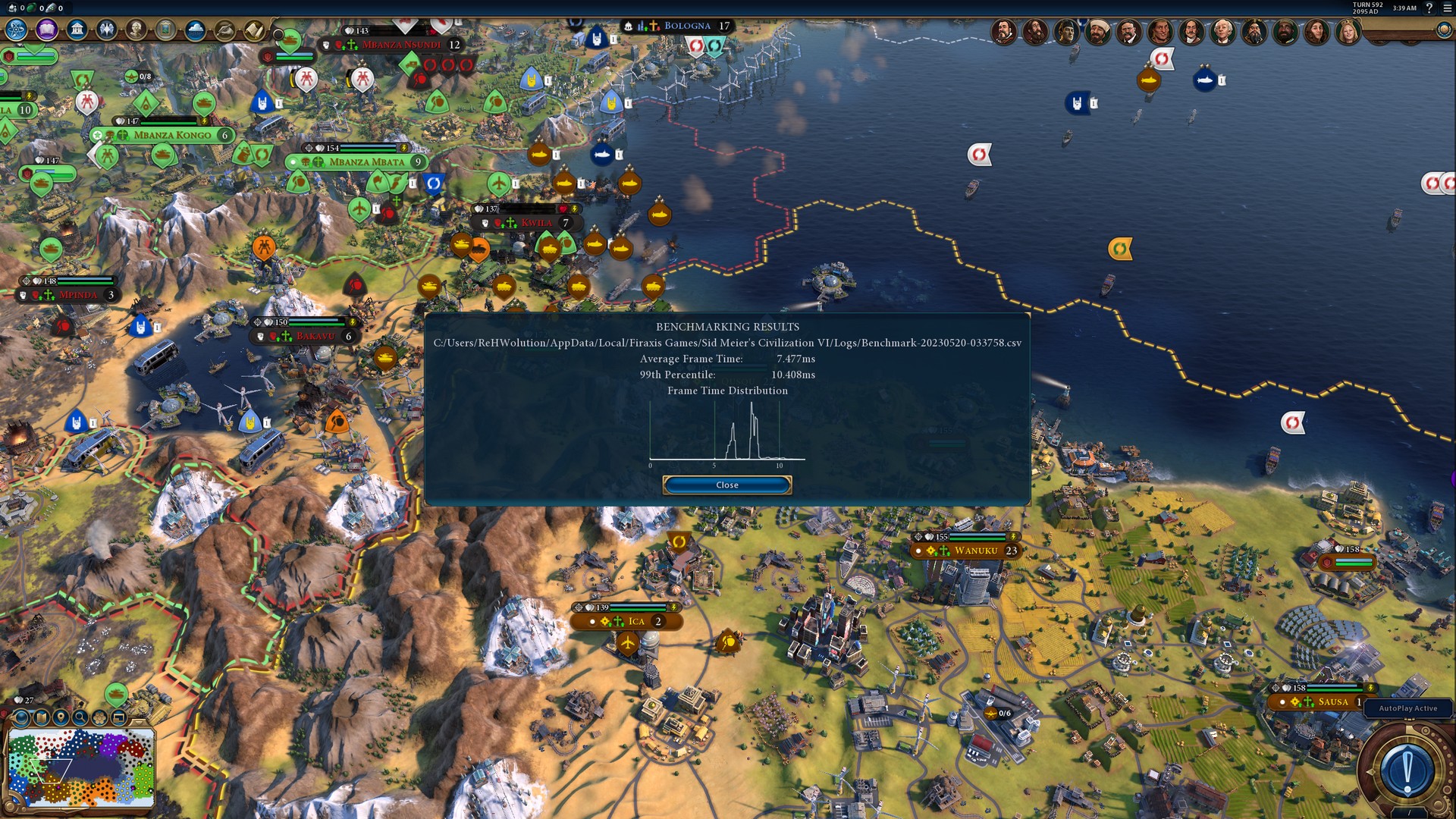Open the Civilopedia question mark
Screen dimensions: 1456x819
click(1429, 8)
